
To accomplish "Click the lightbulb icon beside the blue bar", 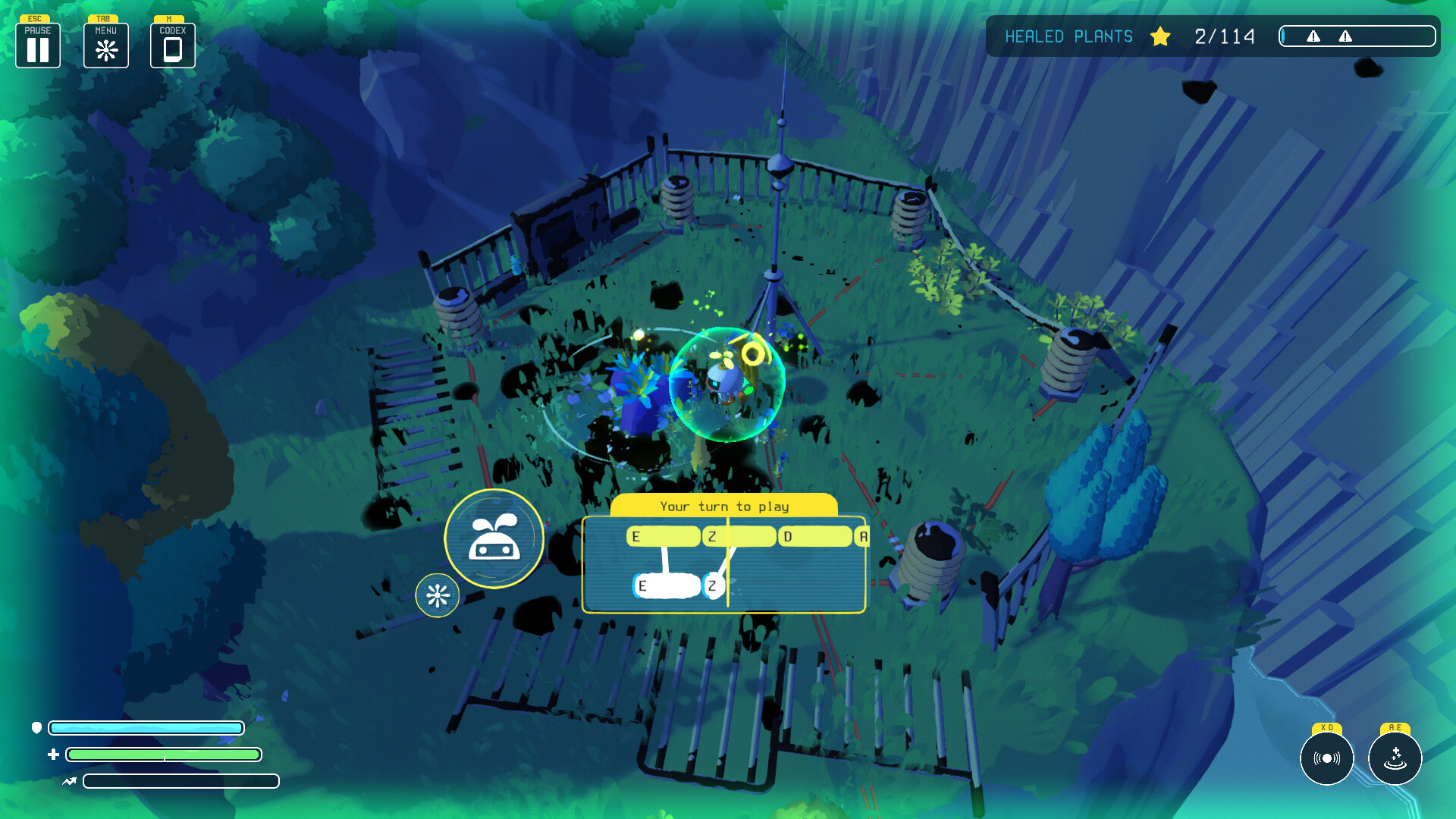I will point(37,728).
